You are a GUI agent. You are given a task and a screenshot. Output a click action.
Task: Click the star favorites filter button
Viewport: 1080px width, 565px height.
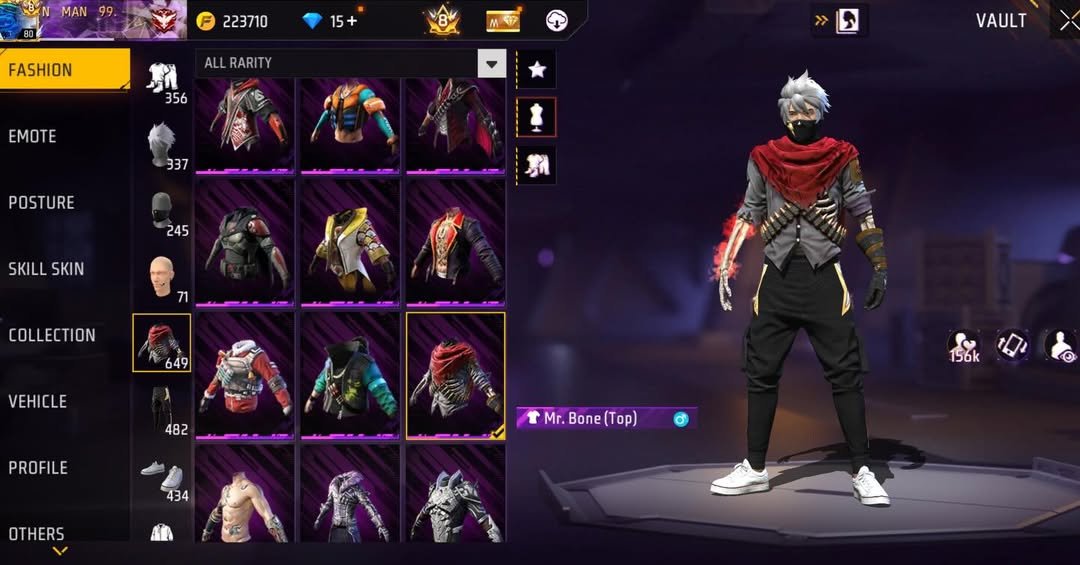[x=537, y=69]
